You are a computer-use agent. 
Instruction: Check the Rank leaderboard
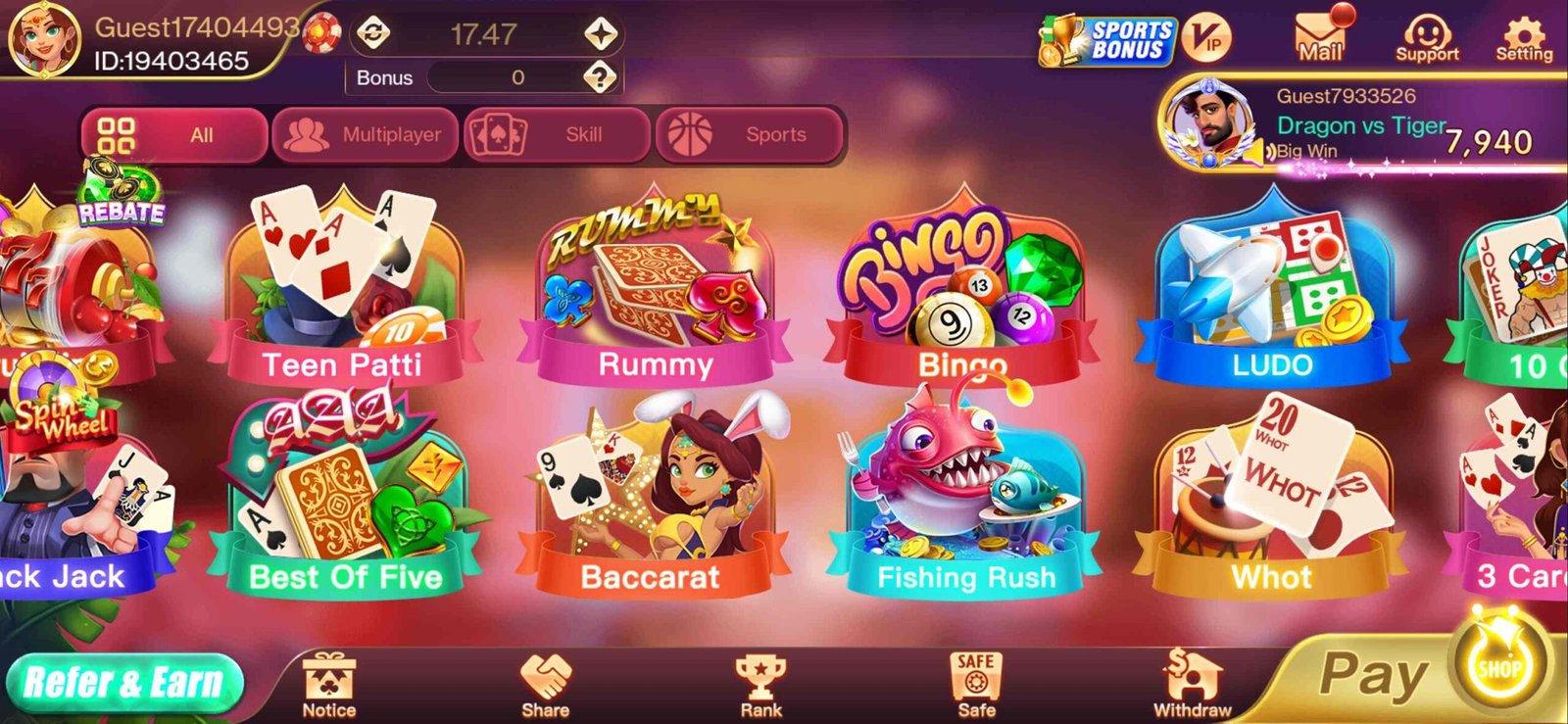pos(759,681)
